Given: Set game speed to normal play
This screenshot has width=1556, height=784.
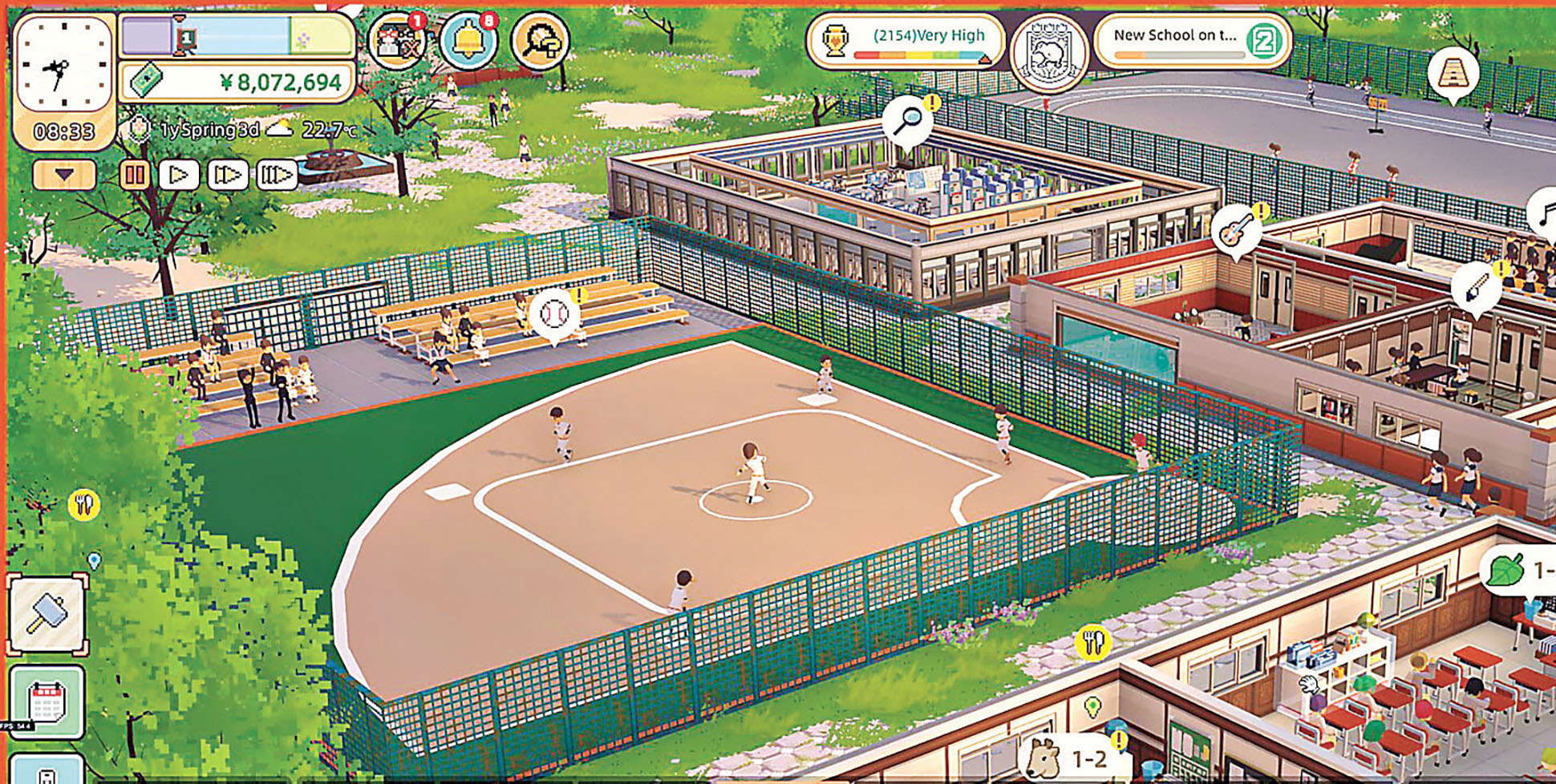Looking at the screenshot, I should (179, 175).
